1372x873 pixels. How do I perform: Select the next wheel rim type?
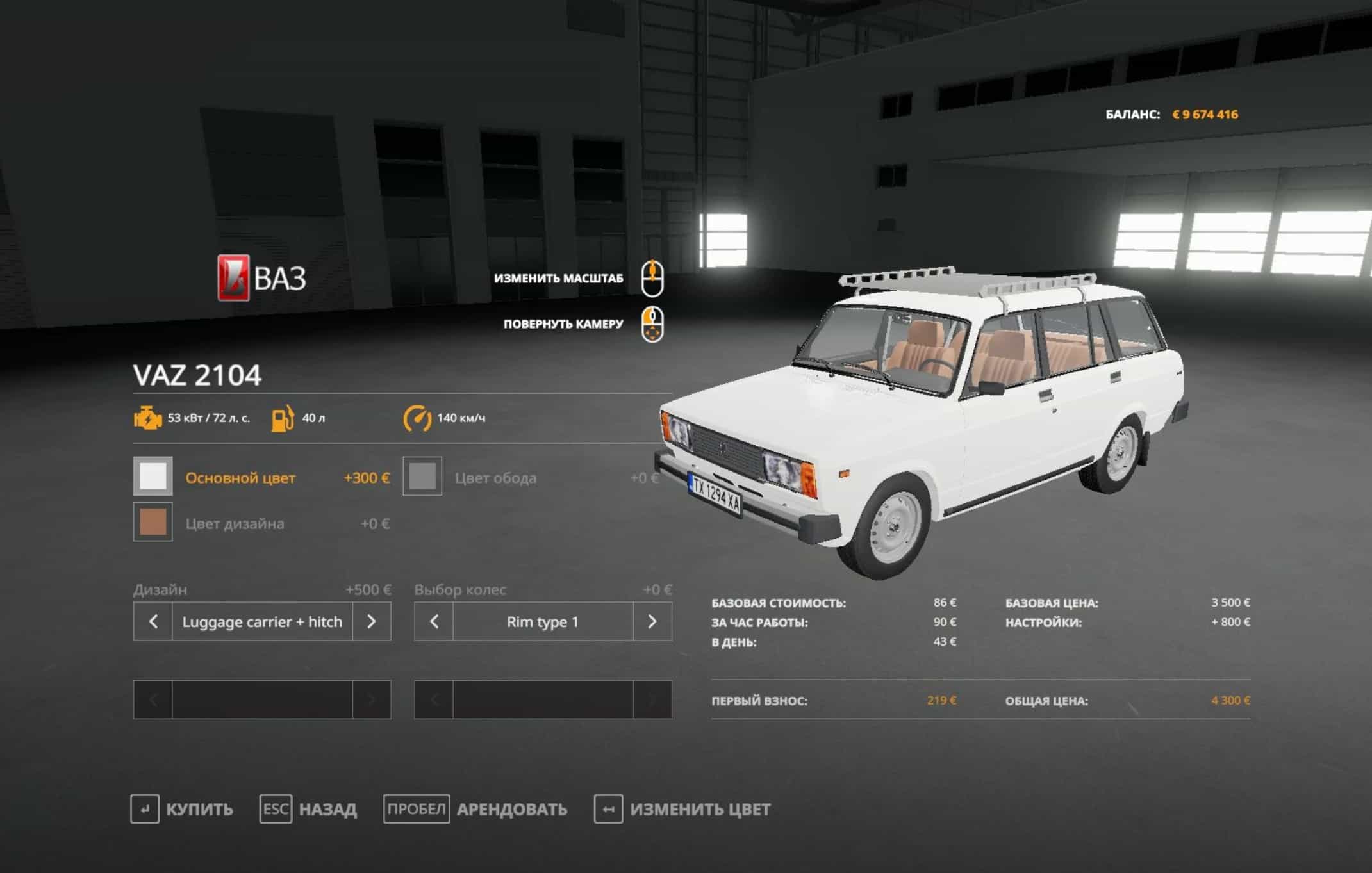tap(652, 621)
